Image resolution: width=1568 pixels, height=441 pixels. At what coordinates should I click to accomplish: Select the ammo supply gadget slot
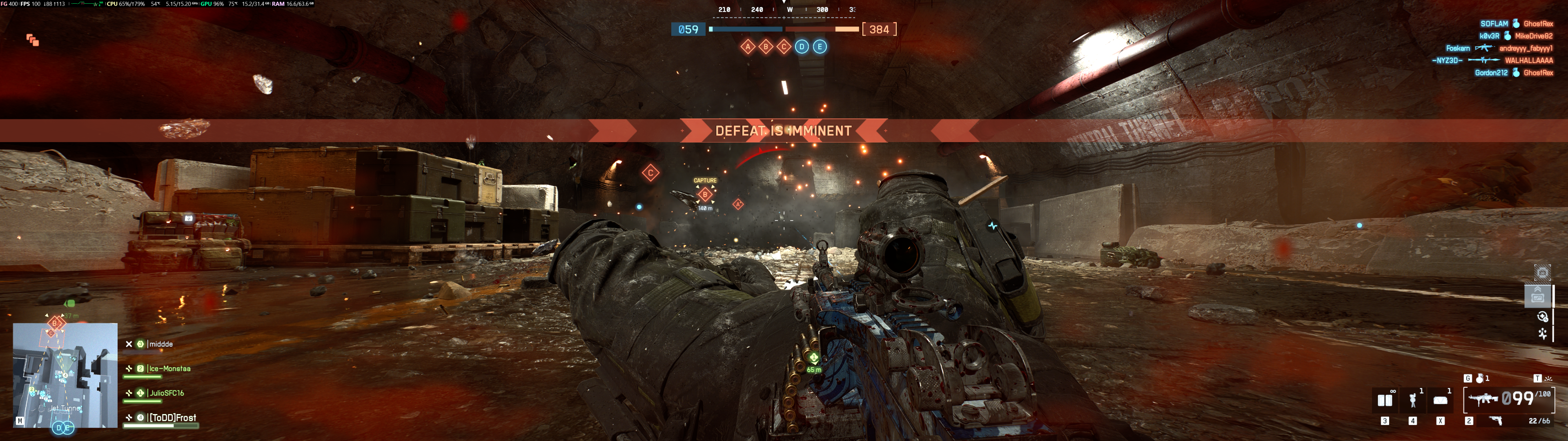tap(1385, 400)
